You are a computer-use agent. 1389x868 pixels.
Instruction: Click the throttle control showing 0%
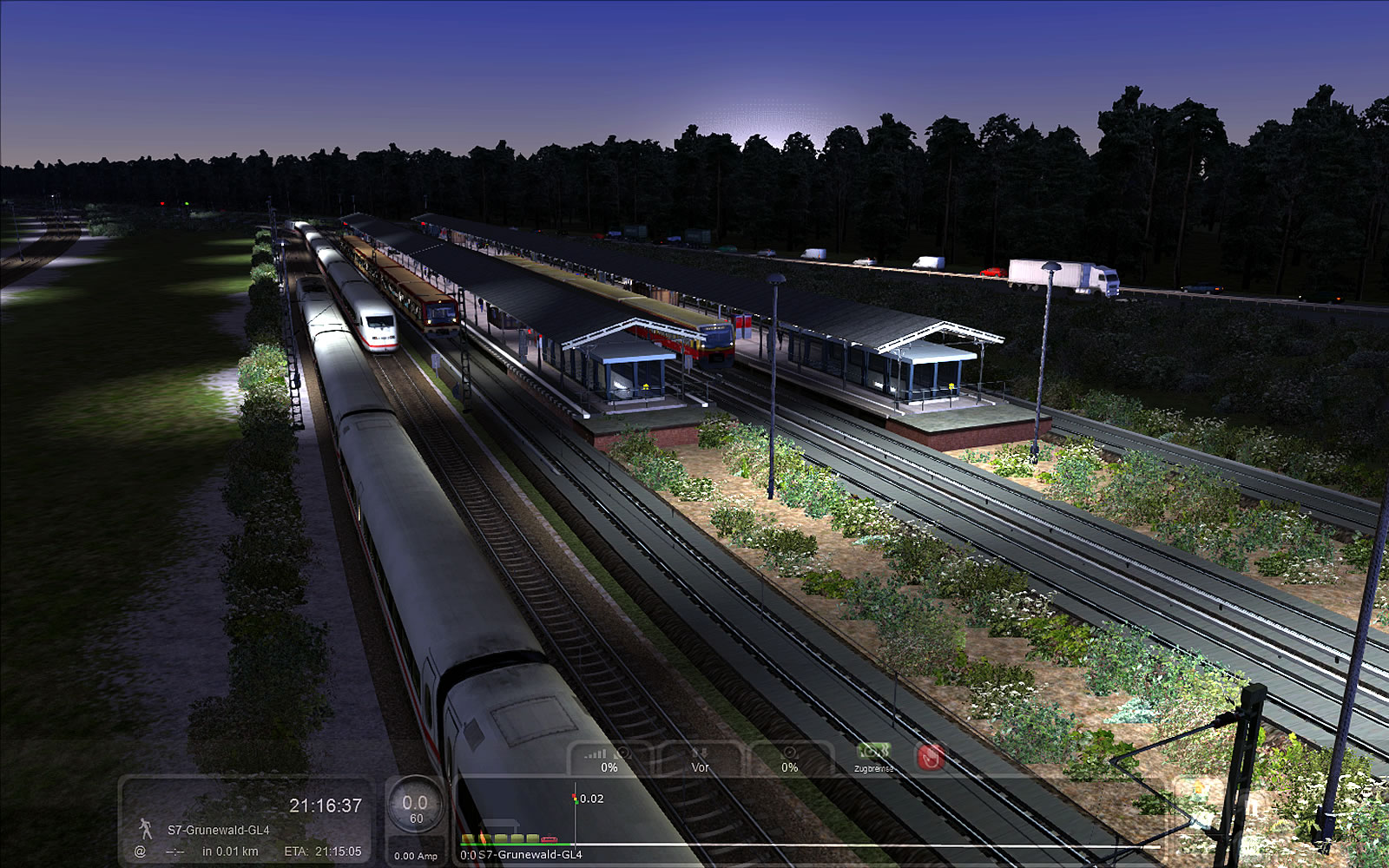click(x=609, y=760)
